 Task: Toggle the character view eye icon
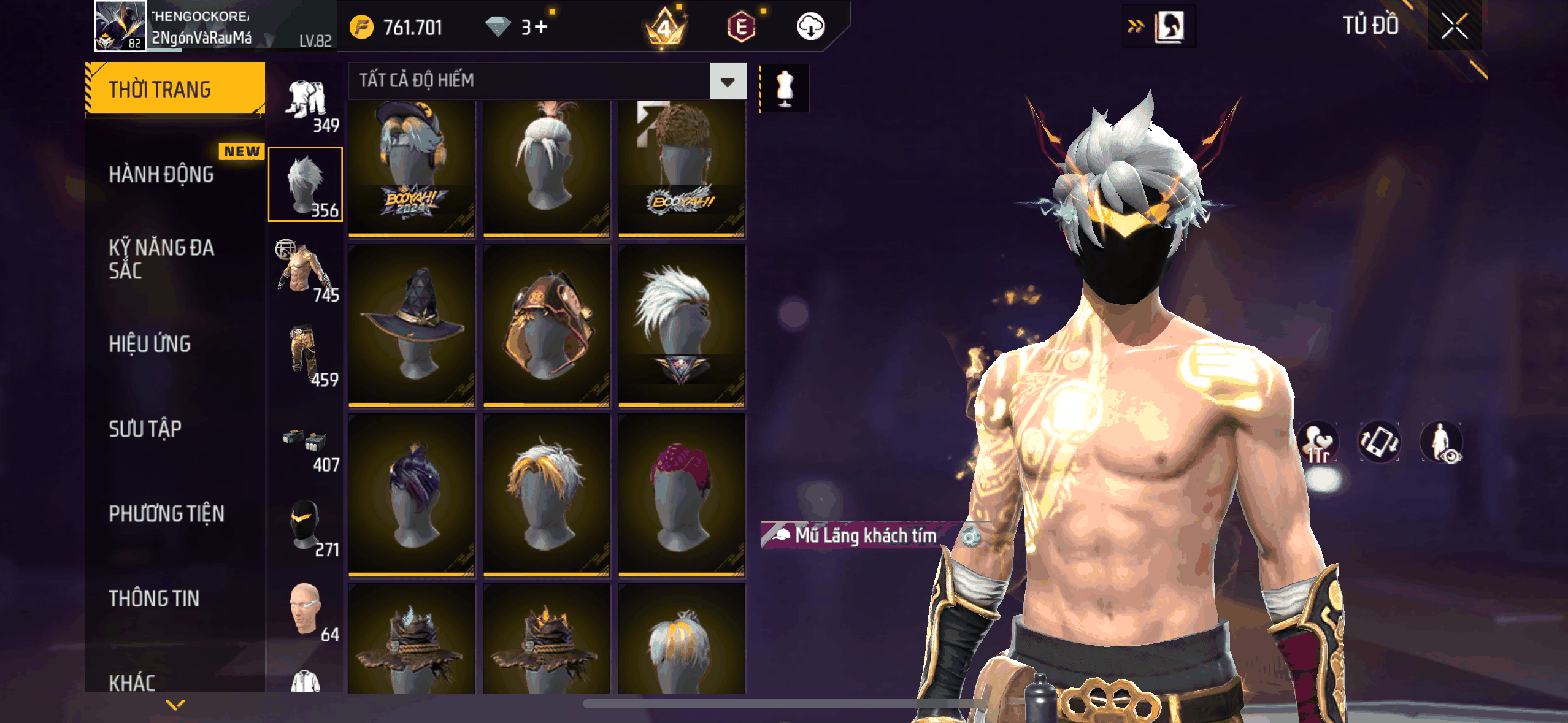click(1441, 442)
